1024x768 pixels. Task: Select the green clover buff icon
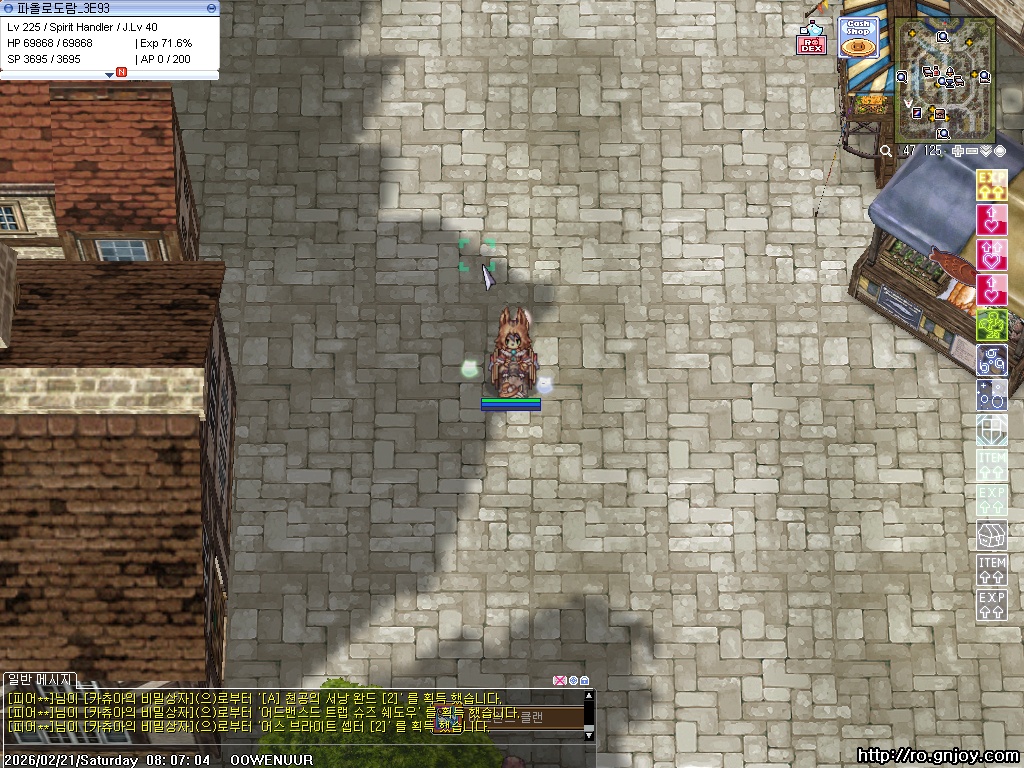pos(991,325)
